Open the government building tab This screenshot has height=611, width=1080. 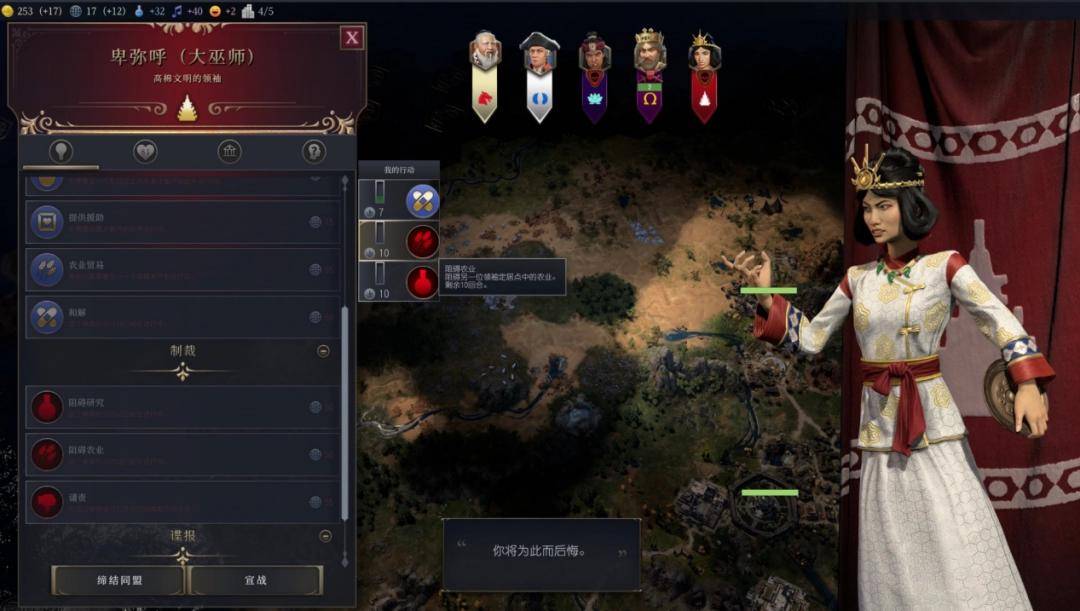pyautogui.click(x=230, y=152)
